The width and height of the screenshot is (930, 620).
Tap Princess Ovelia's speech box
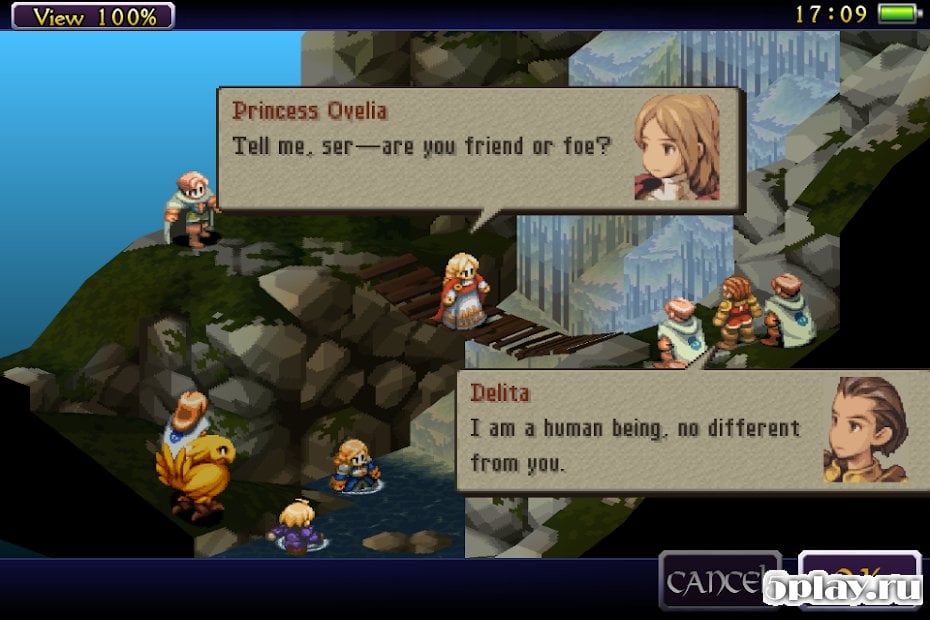pyautogui.click(x=480, y=149)
